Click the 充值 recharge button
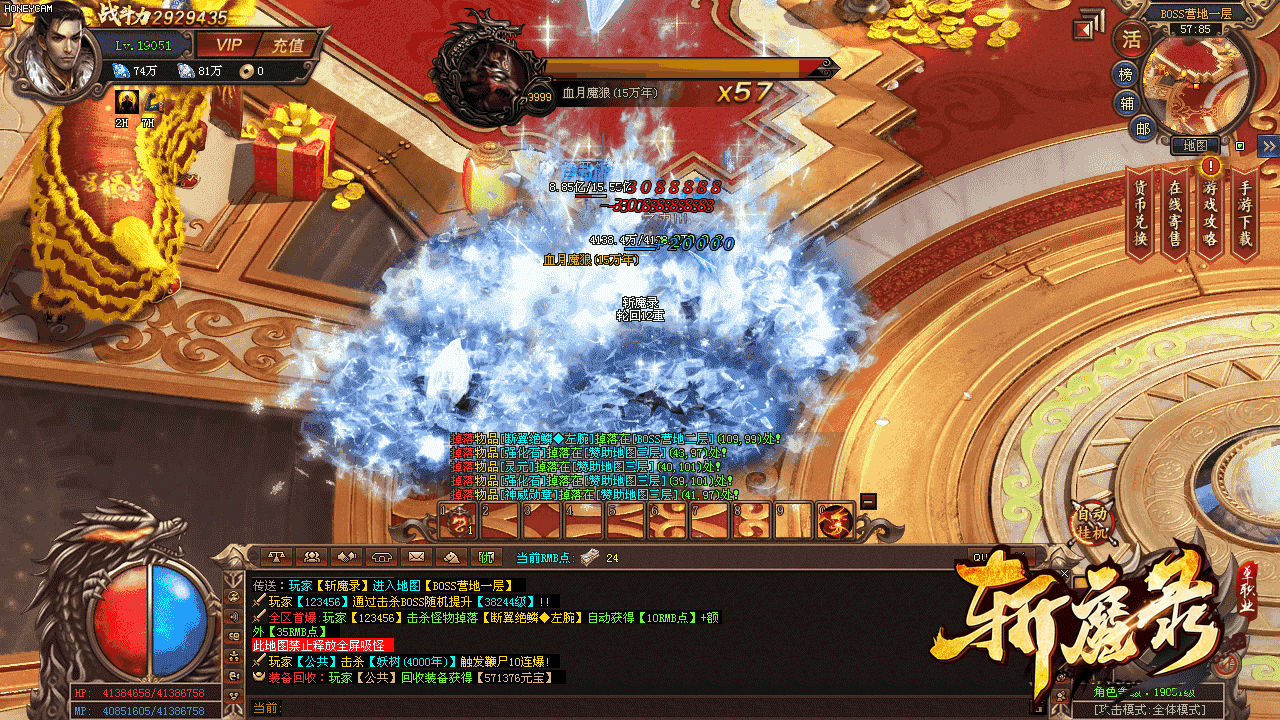 [287, 45]
